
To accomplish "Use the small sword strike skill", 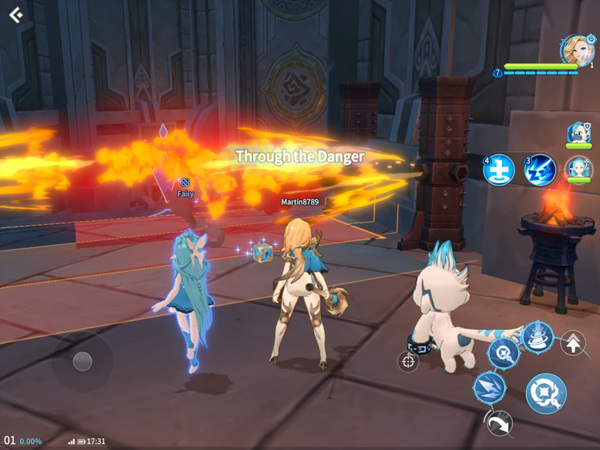I will [x=501, y=351].
